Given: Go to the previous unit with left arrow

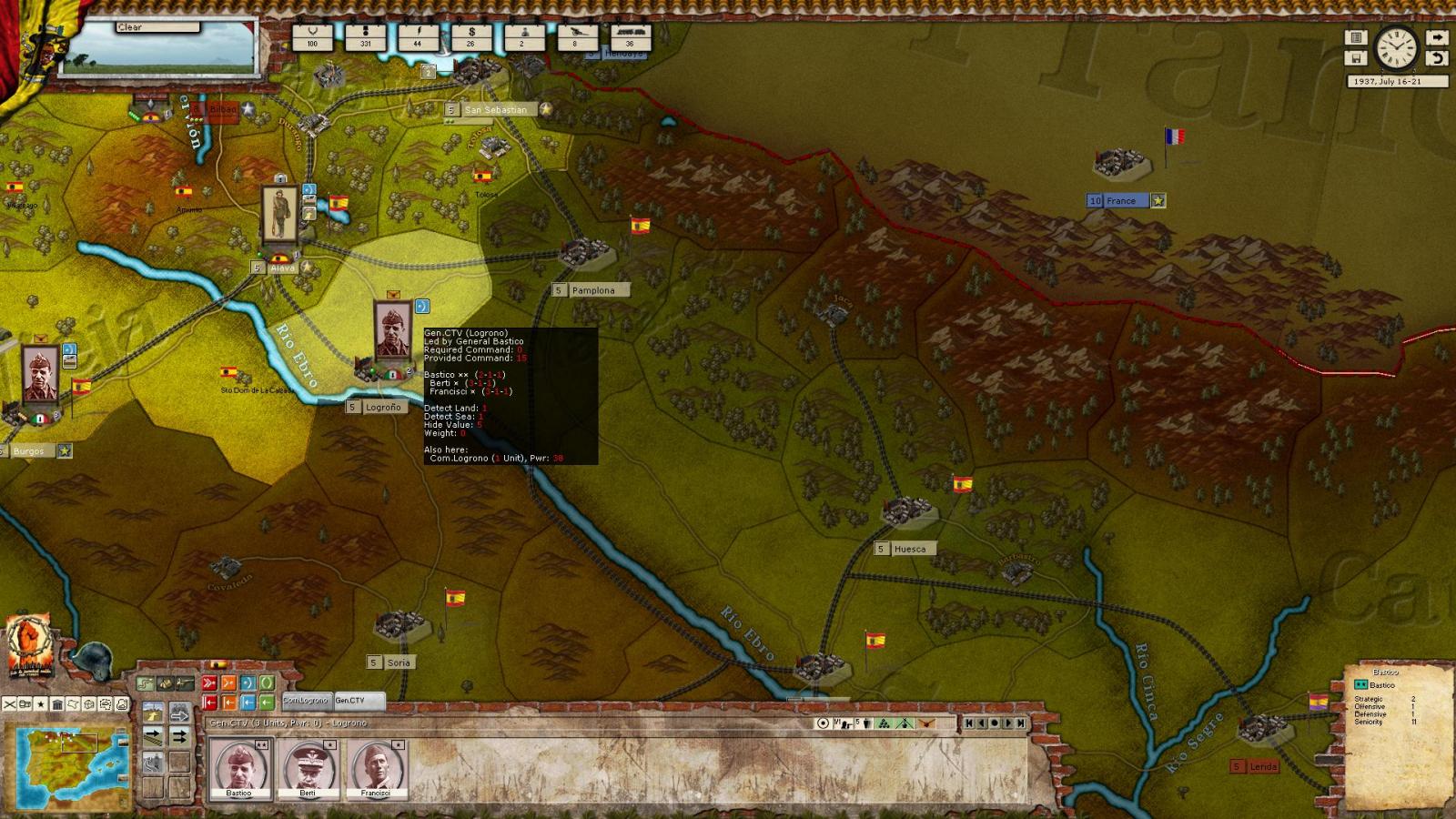Looking at the screenshot, I should (982, 723).
